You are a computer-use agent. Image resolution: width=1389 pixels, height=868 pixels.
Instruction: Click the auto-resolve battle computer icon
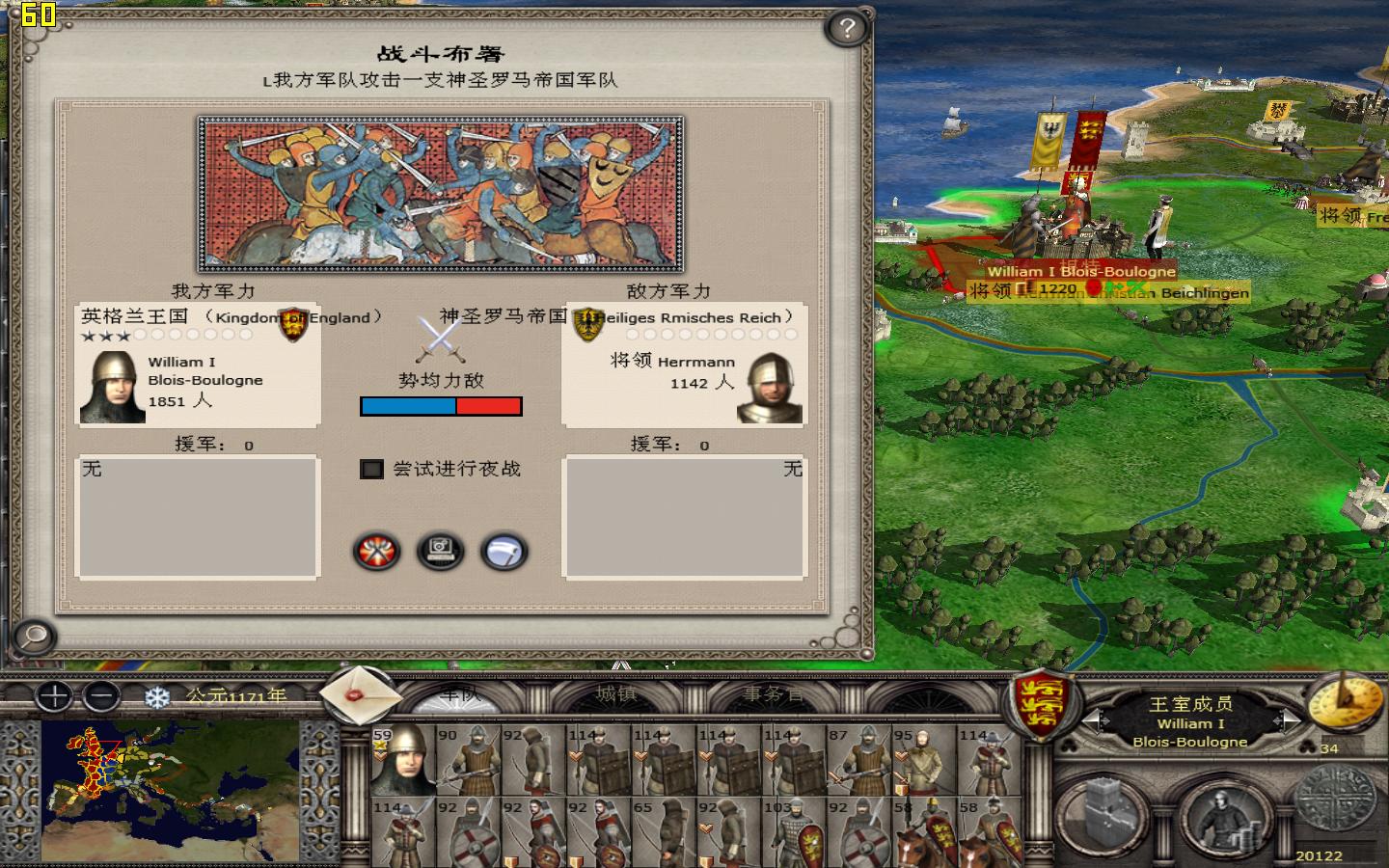pos(441,552)
